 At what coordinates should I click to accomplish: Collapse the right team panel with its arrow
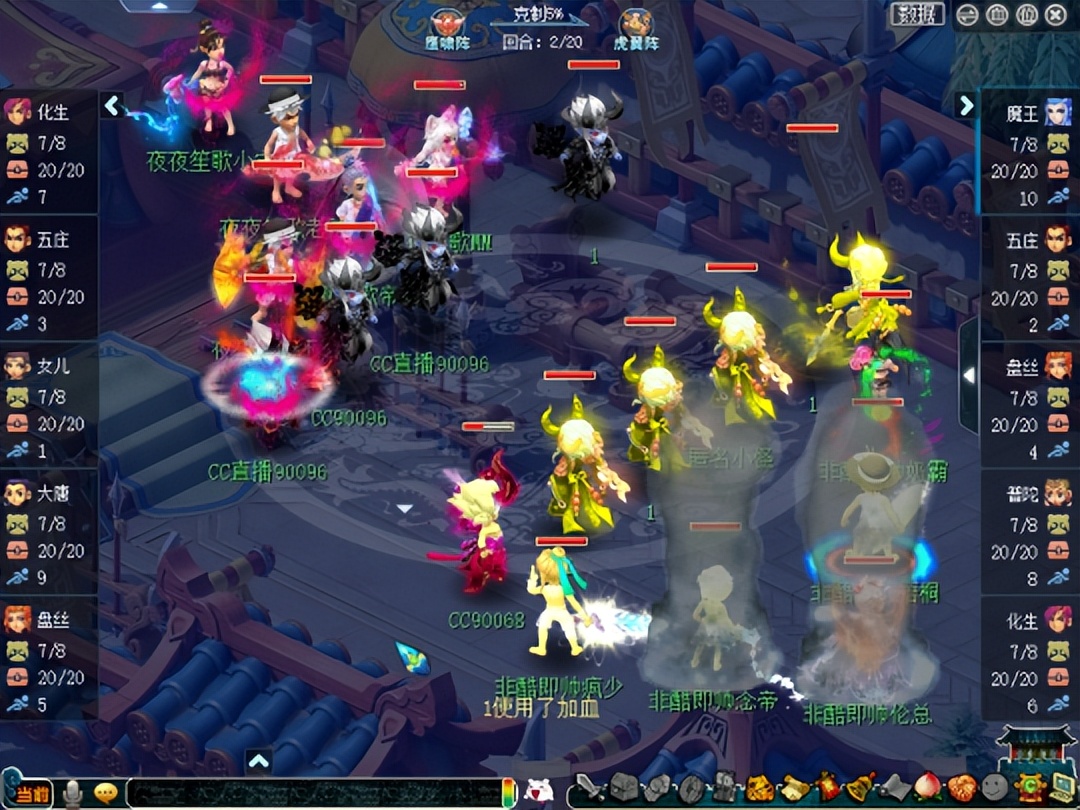coord(966,105)
